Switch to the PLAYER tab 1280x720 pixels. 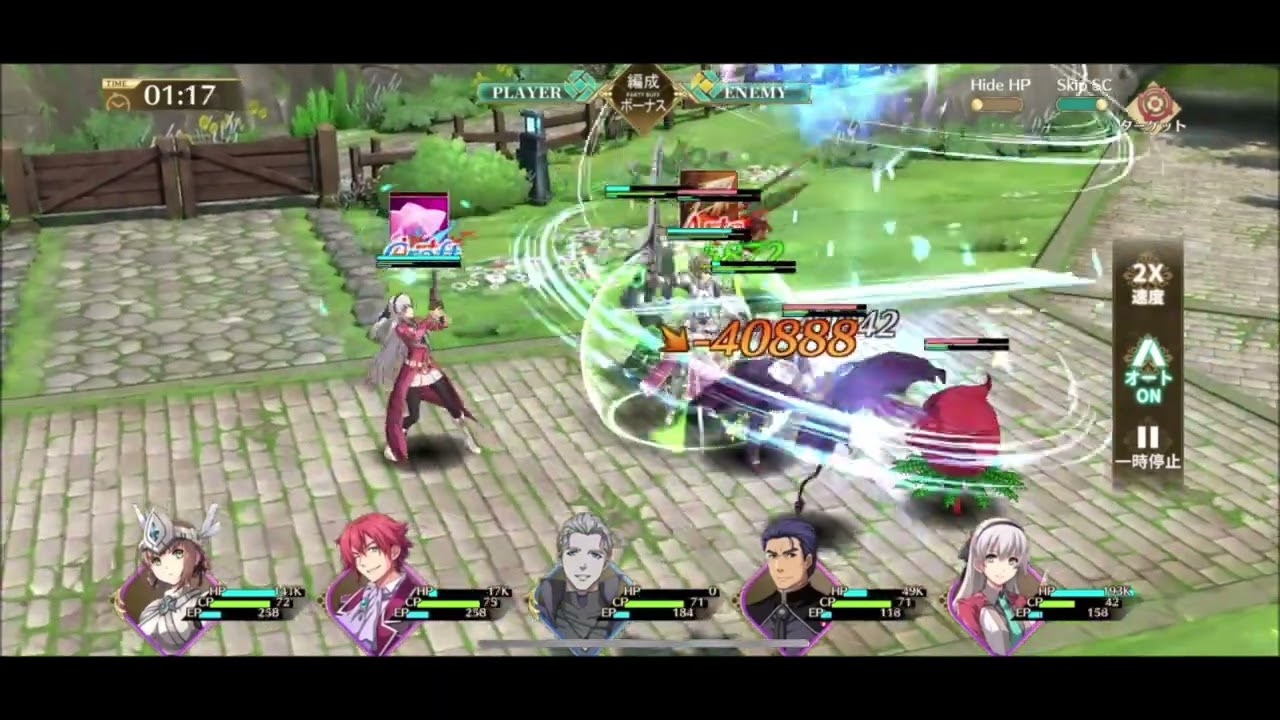520,90
